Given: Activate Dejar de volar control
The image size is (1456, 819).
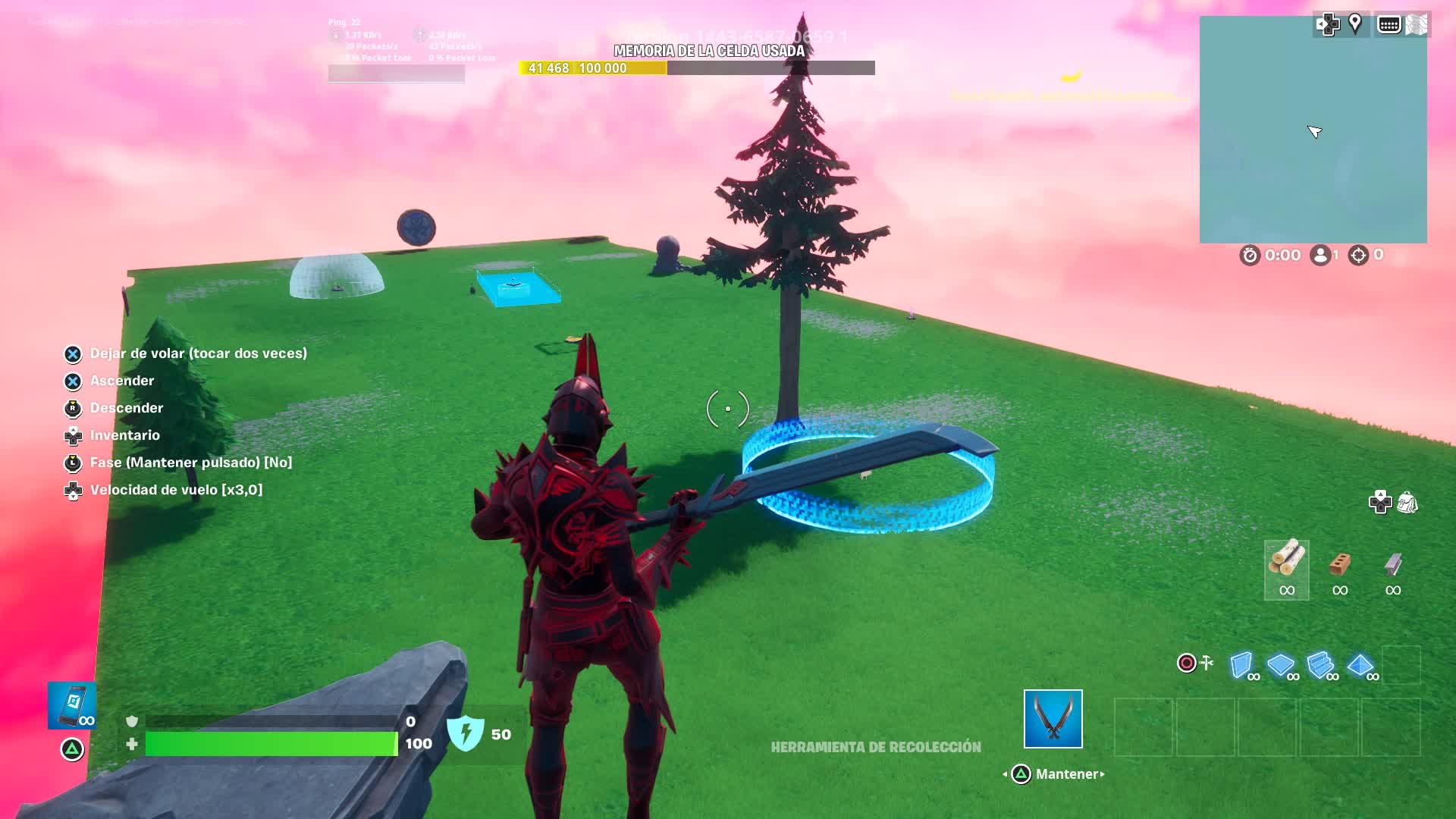Looking at the screenshot, I should [199, 353].
